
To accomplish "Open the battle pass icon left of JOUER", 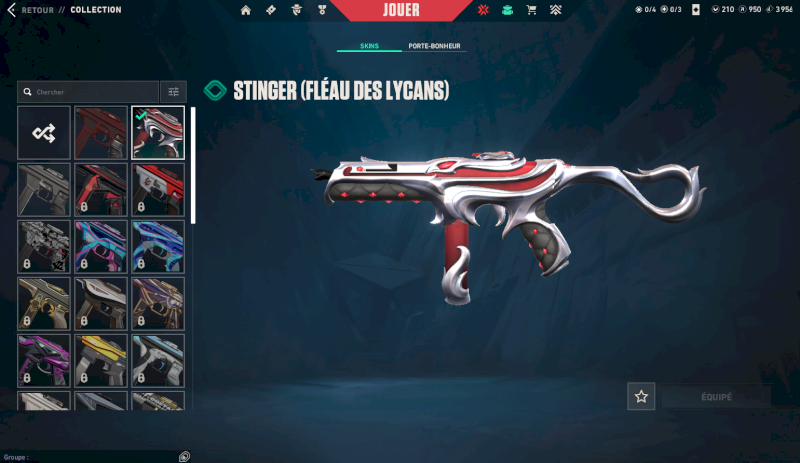I will coord(271,10).
